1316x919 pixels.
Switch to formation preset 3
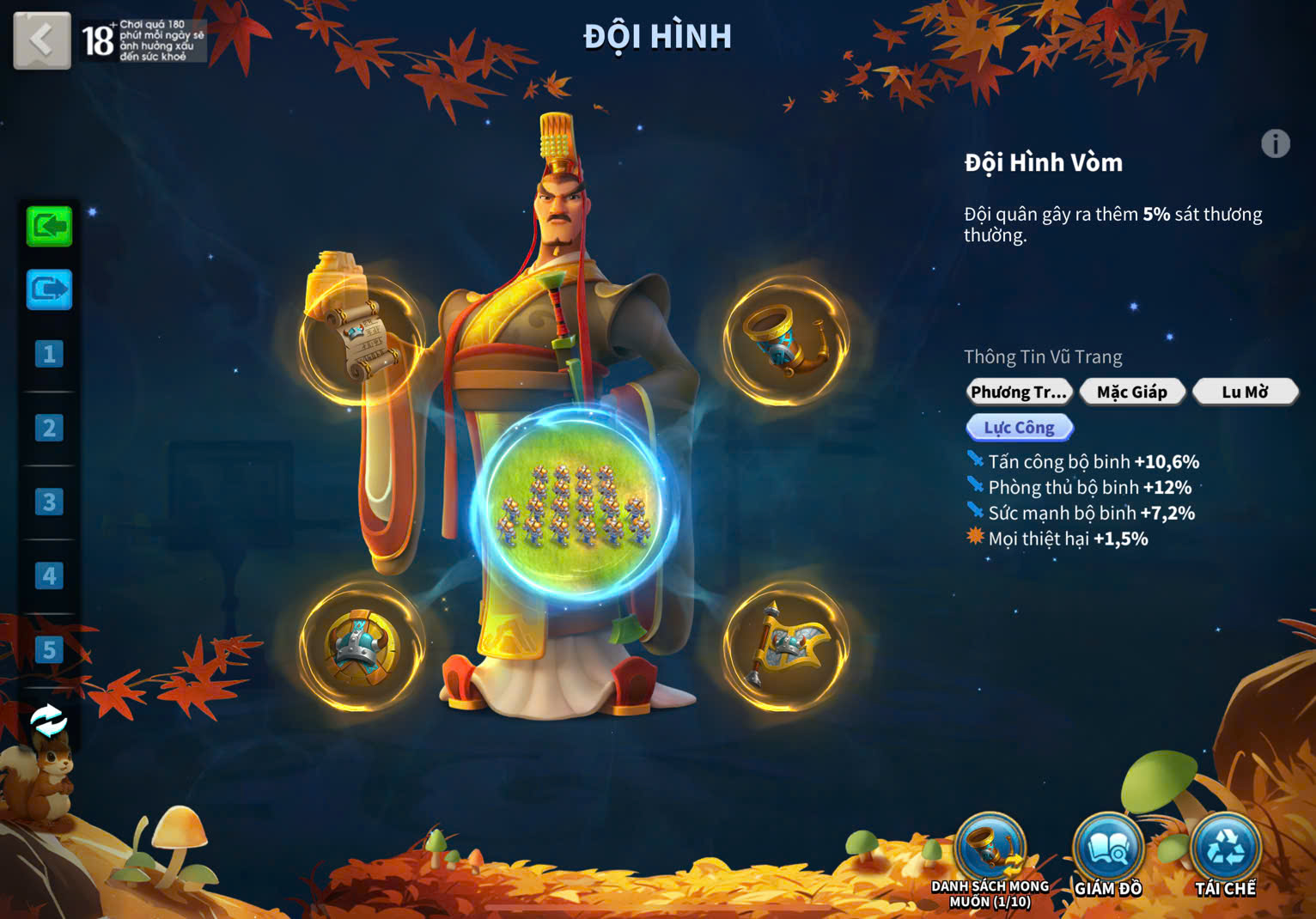pos(49,502)
